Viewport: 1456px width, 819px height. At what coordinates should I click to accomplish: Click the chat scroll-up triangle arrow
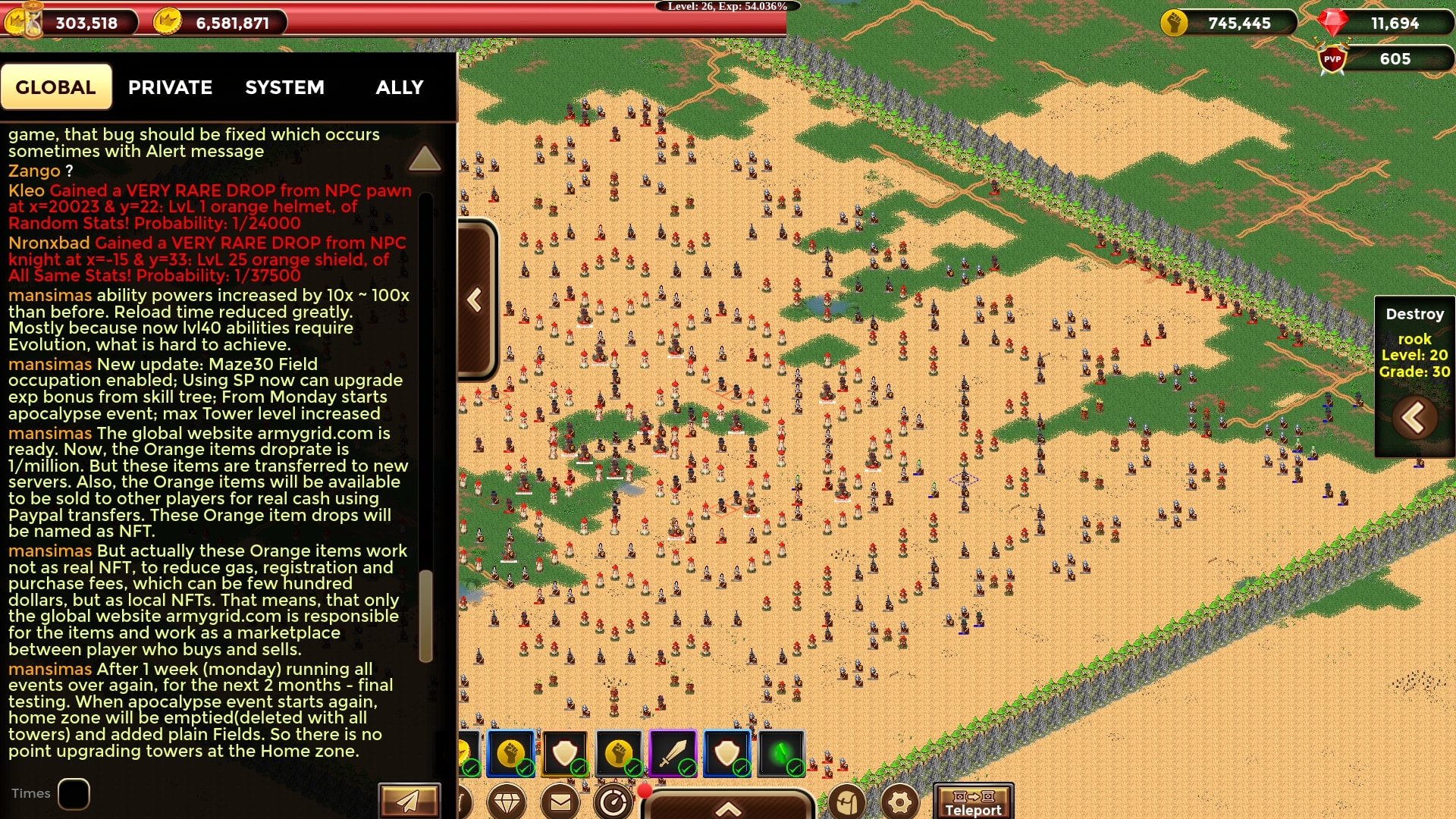click(x=424, y=158)
